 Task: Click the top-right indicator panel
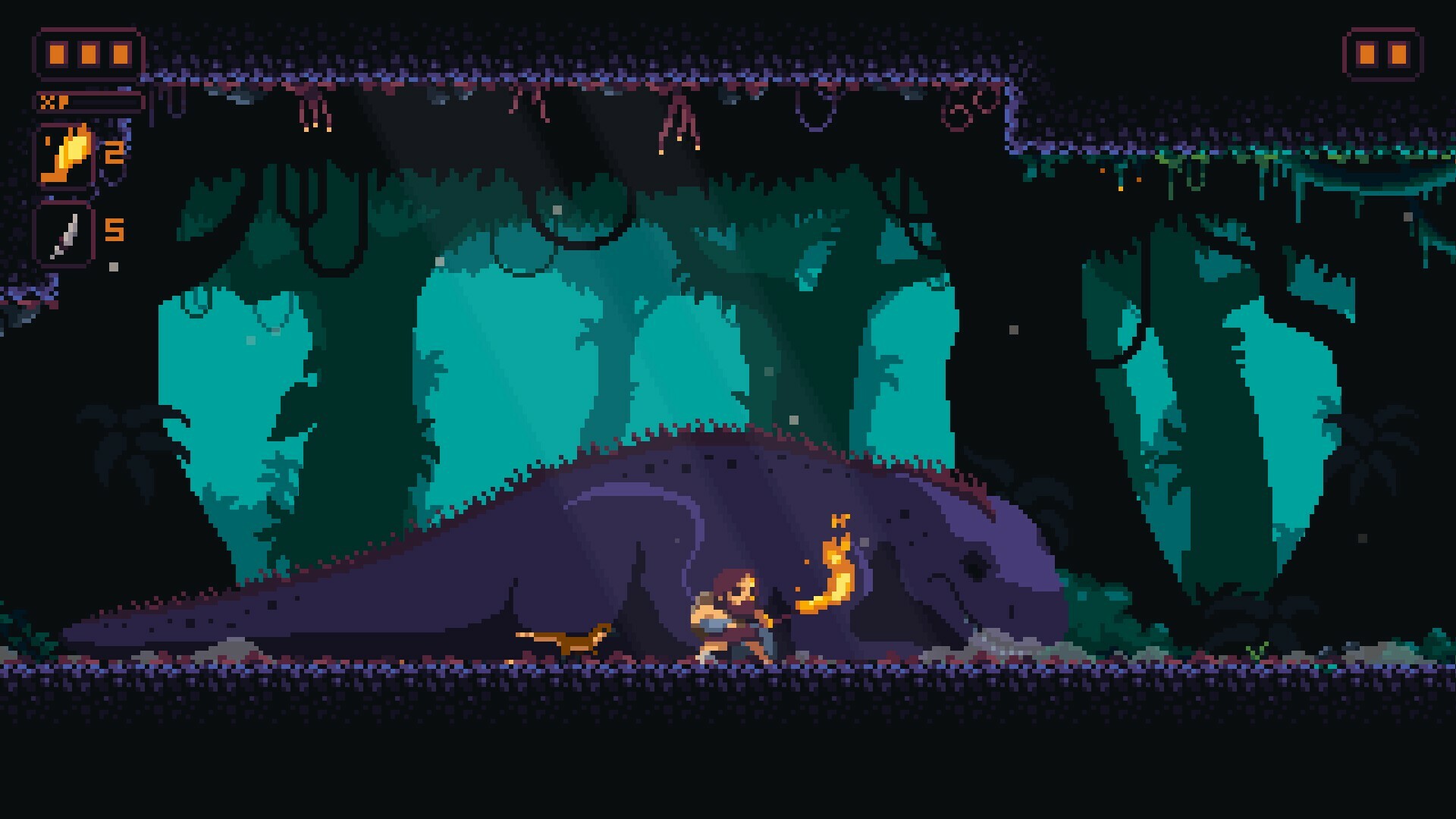point(1384,53)
